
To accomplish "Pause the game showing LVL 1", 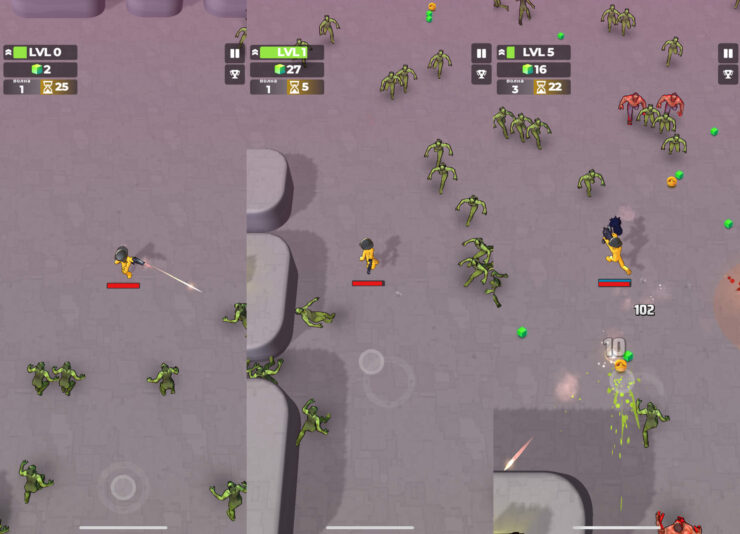I will click(481, 53).
